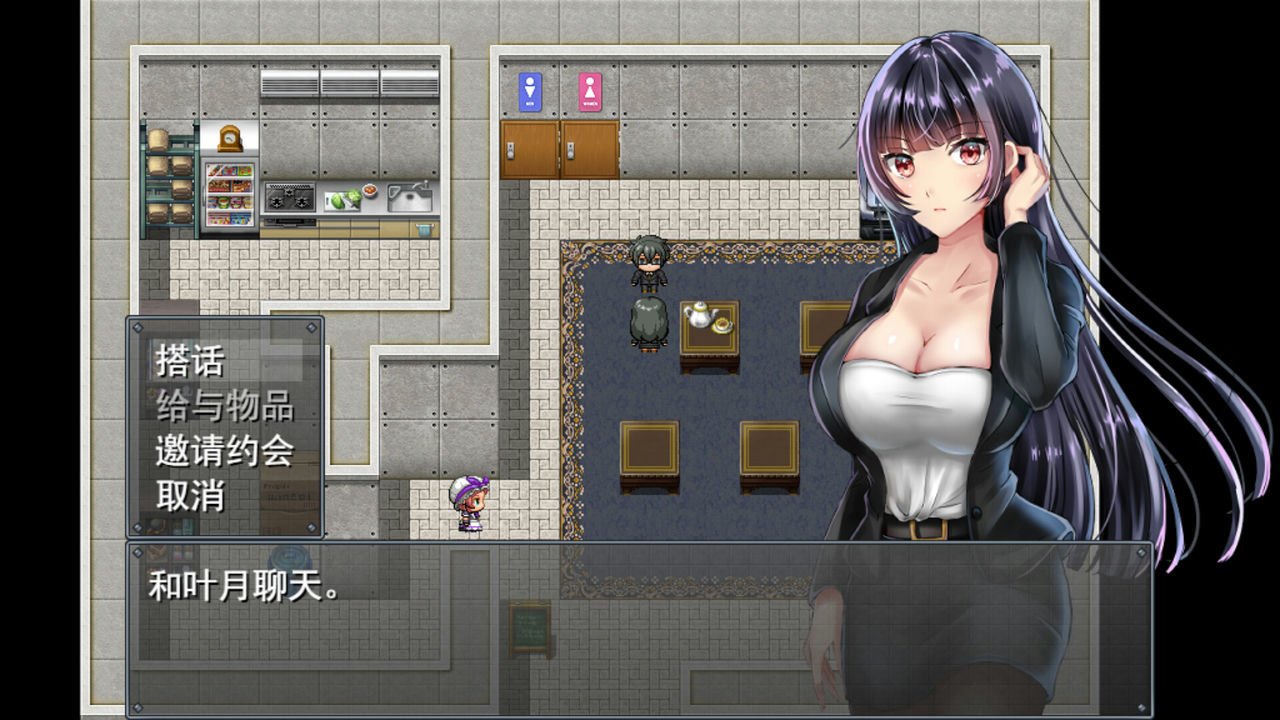The width and height of the screenshot is (1280, 720).
Task: Click the teapot on the table
Action: (x=700, y=314)
